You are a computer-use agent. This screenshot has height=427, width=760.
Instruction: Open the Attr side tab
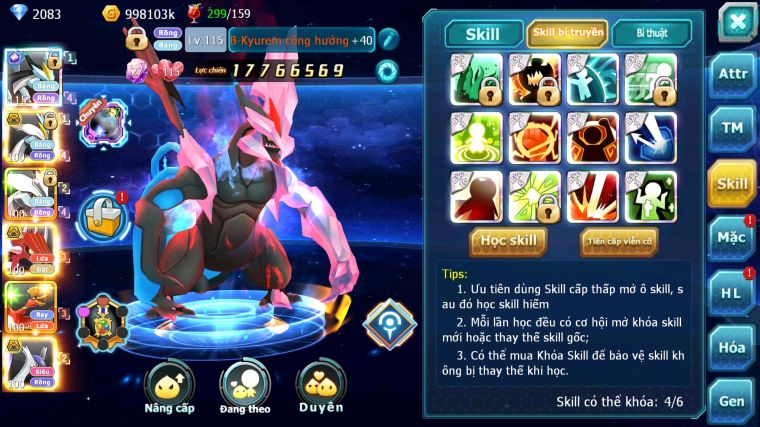pyautogui.click(x=732, y=74)
